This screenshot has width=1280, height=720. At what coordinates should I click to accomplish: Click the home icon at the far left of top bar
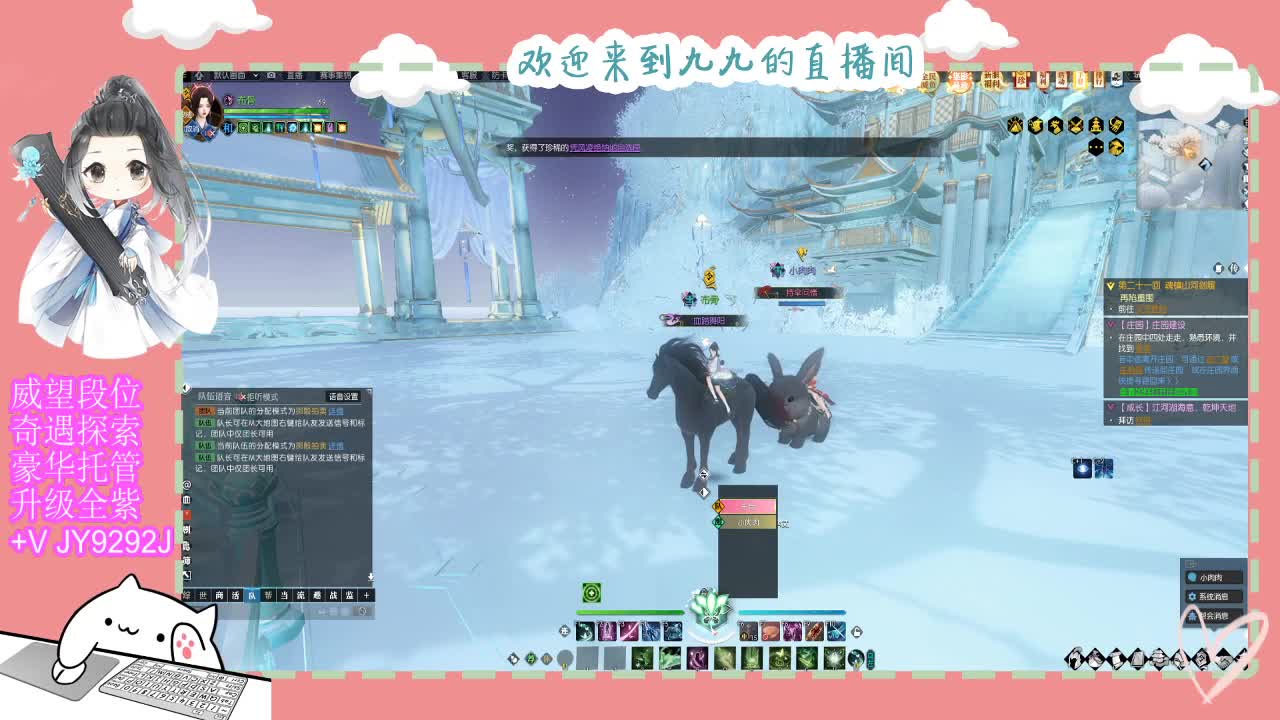(197, 76)
